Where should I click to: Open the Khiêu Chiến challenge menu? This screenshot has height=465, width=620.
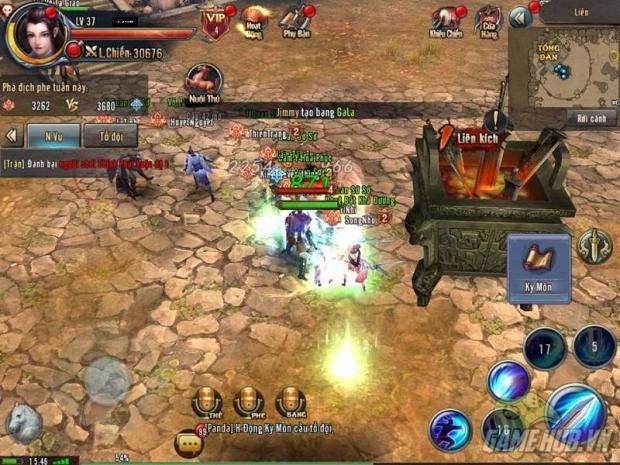(x=445, y=22)
